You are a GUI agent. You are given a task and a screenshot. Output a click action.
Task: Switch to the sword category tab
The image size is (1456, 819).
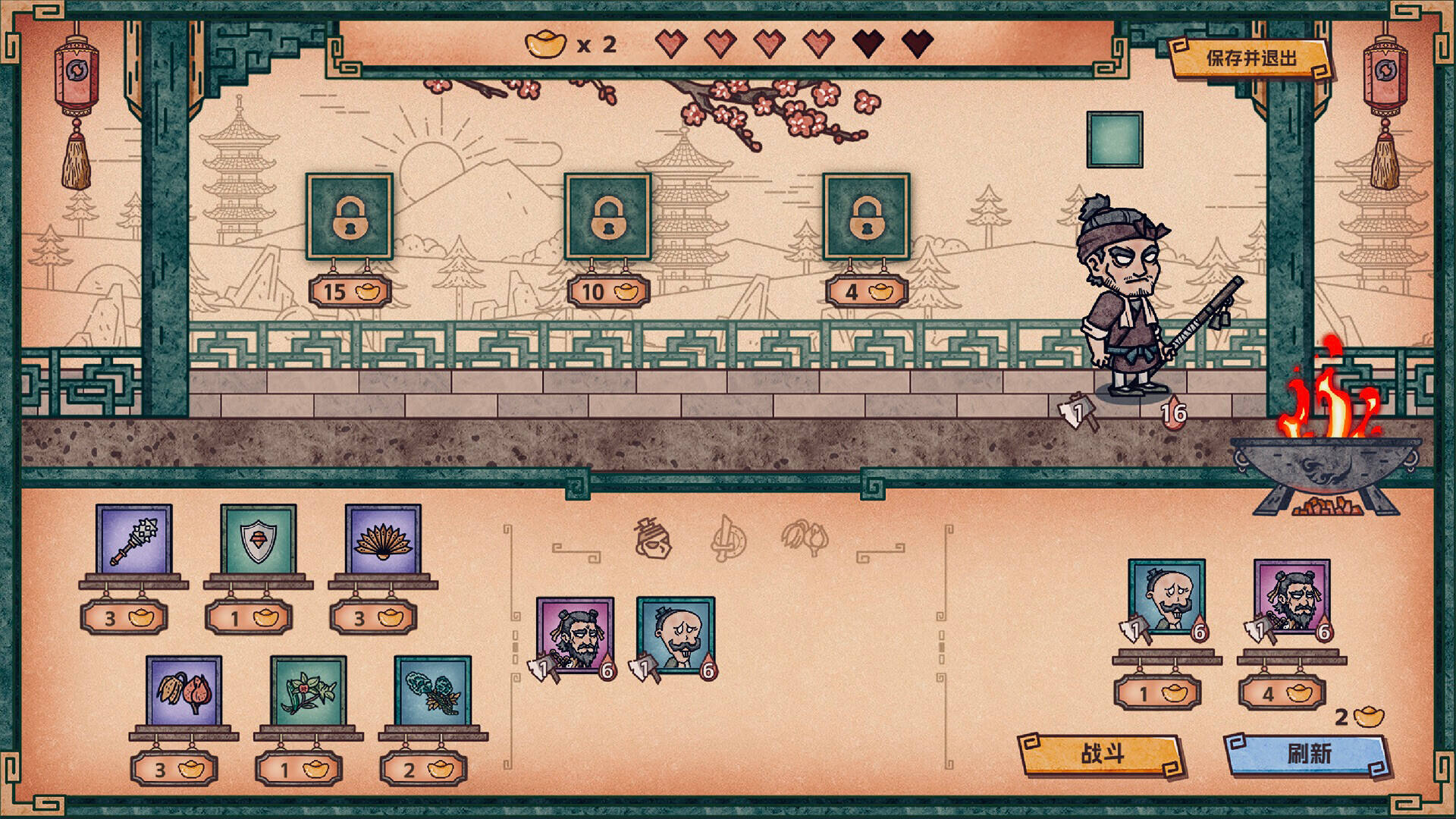(x=728, y=539)
